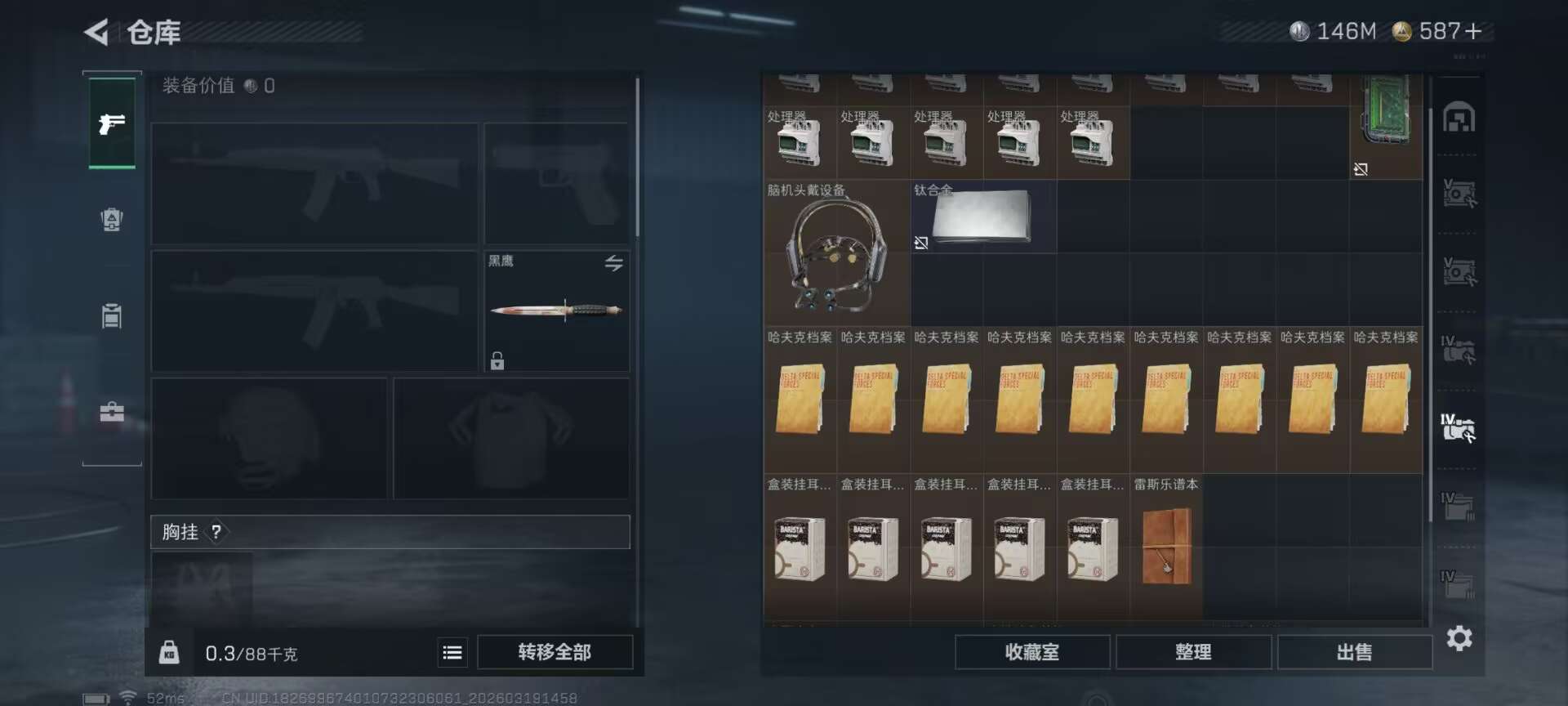The image size is (1568, 706).
Task: Click the list sort icon beside the weight display
Action: (x=452, y=652)
